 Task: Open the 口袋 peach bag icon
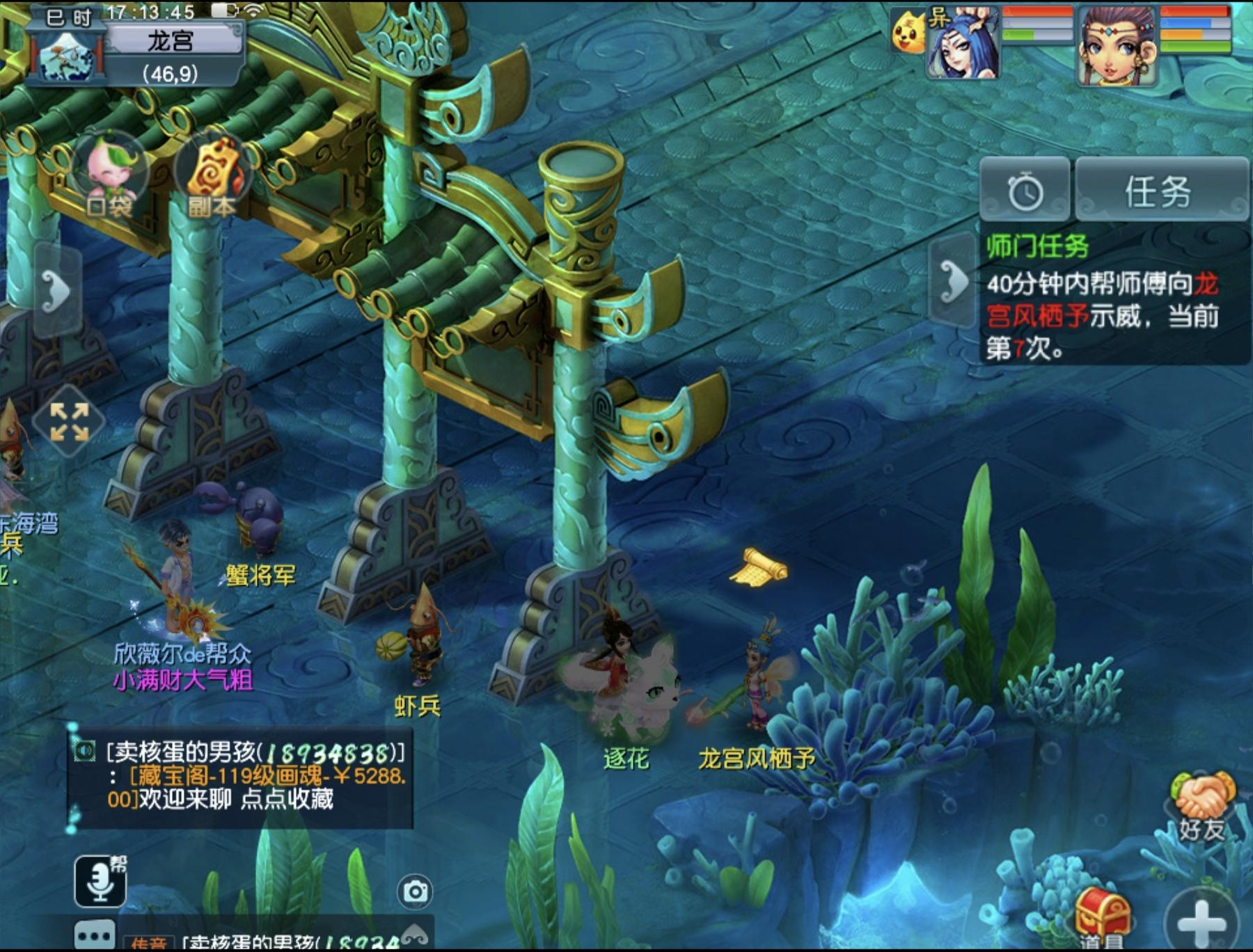coord(109,174)
